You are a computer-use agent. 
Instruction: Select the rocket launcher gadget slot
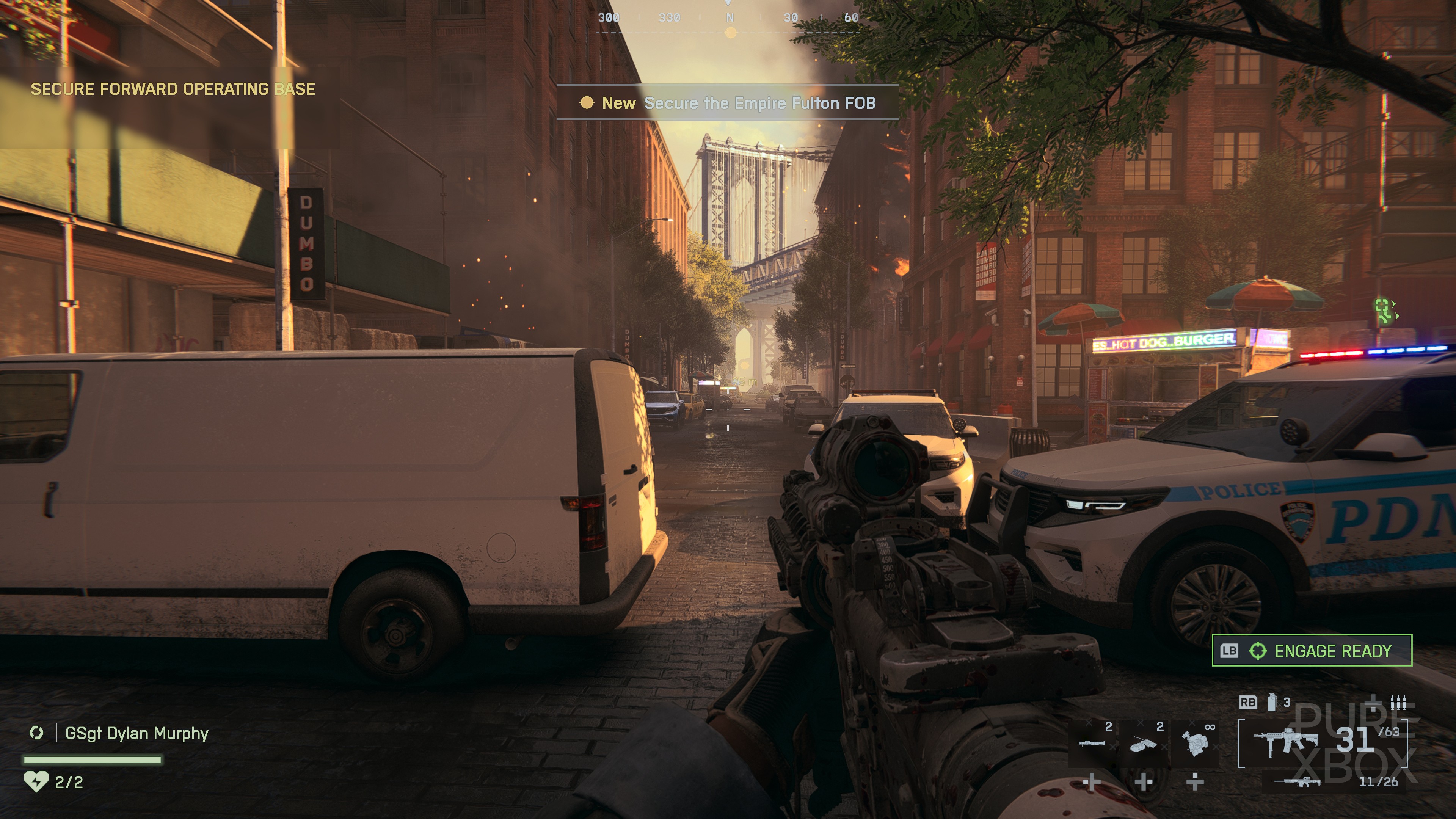tap(1092, 743)
